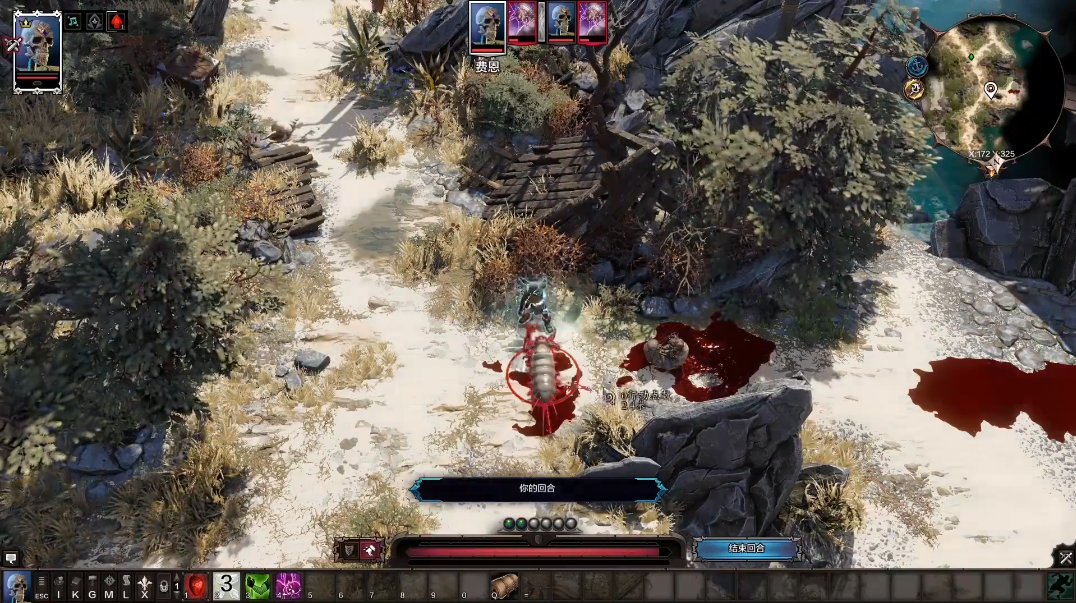Use the scroll item in the hotbar
This screenshot has height=603, width=1076.
[505, 586]
